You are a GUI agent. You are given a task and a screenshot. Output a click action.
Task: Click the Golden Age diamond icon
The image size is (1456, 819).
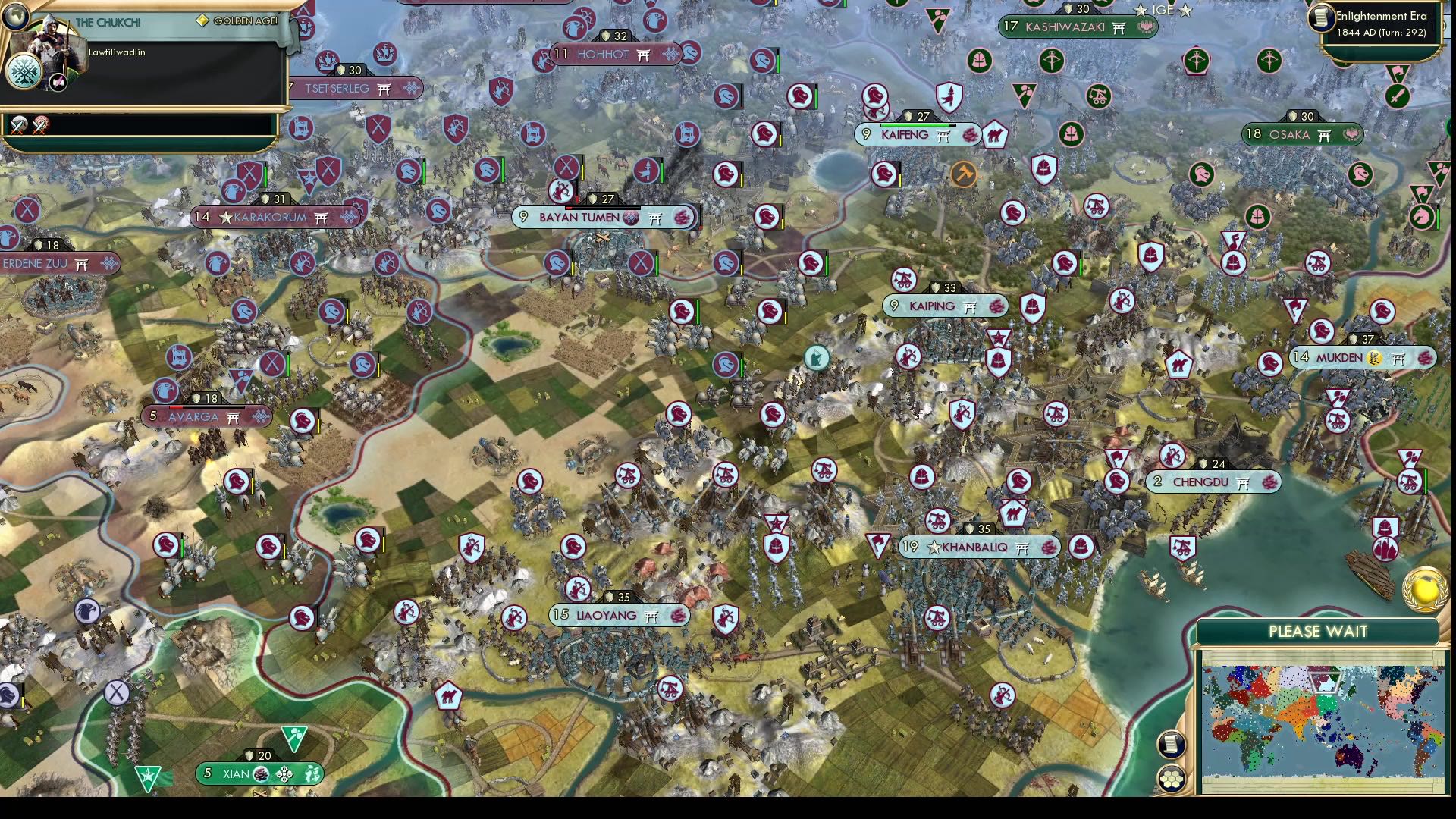[201, 20]
